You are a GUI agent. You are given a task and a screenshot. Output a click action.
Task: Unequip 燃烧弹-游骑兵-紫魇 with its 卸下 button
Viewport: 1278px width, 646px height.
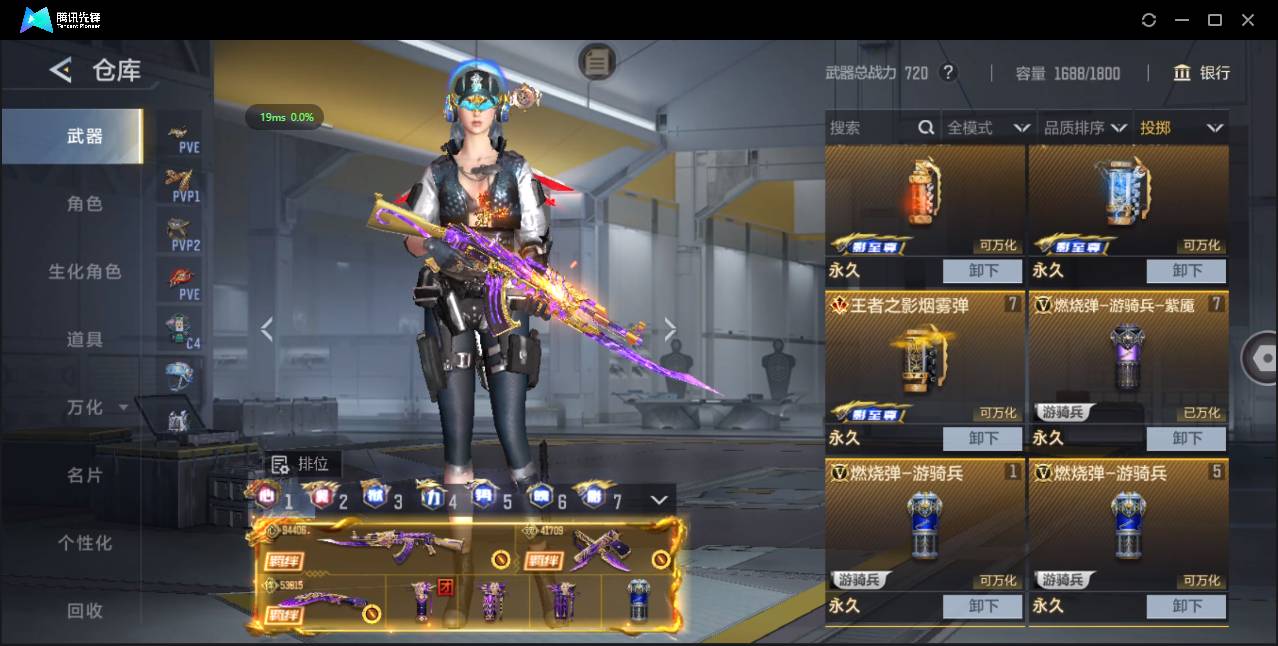click(1186, 438)
